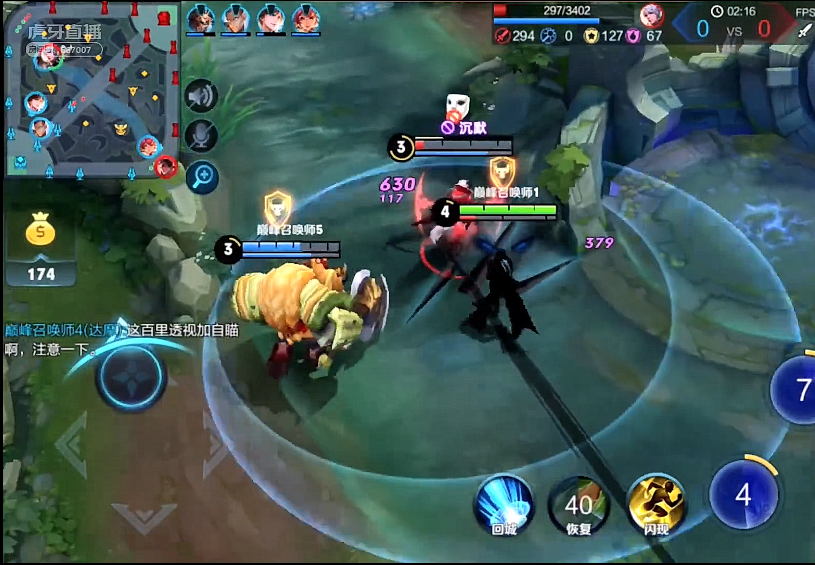Toggle the microphone icon
The width and height of the screenshot is (815, 565).
point(202,137)
